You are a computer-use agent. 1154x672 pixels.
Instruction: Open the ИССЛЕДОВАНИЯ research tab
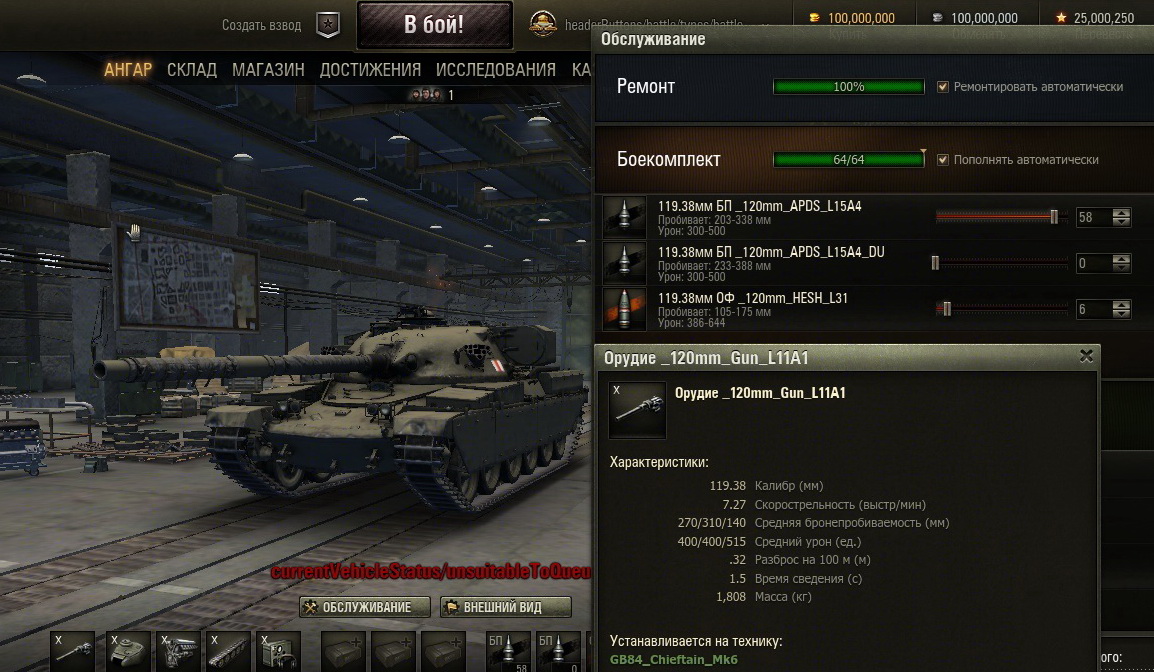(495, 70)
